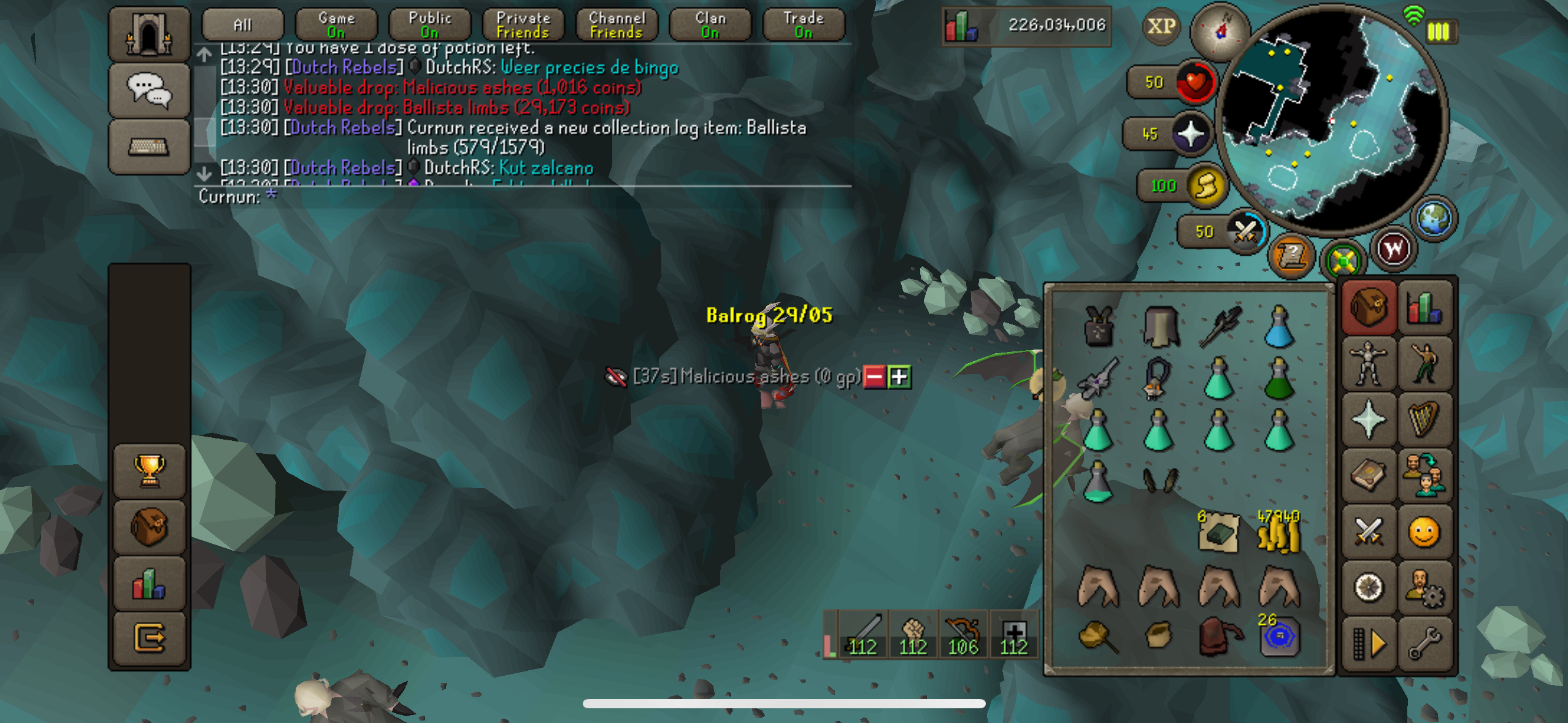Activate quick prayers orb
Screen dimensions: 1568x723
point(1190,134)
